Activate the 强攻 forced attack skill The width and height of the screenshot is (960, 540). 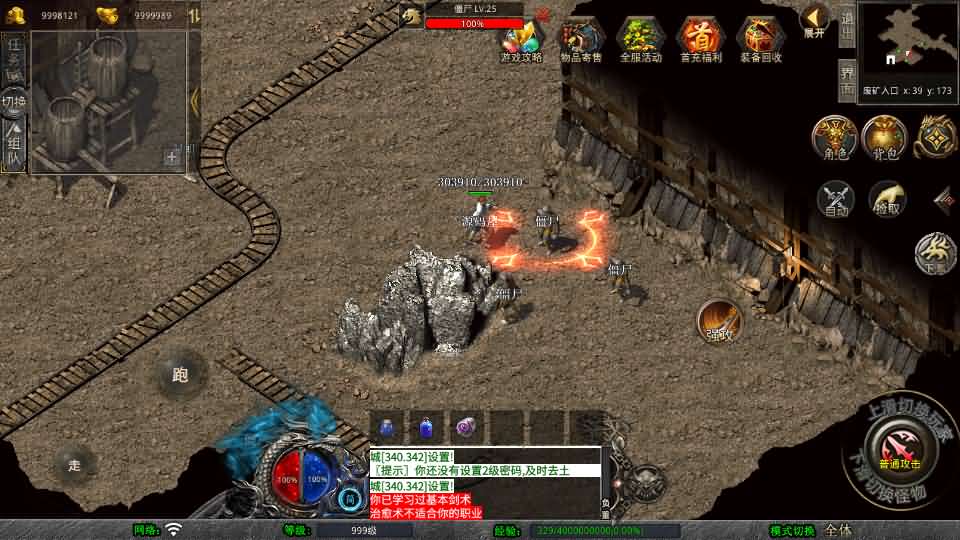click(719, 321)
